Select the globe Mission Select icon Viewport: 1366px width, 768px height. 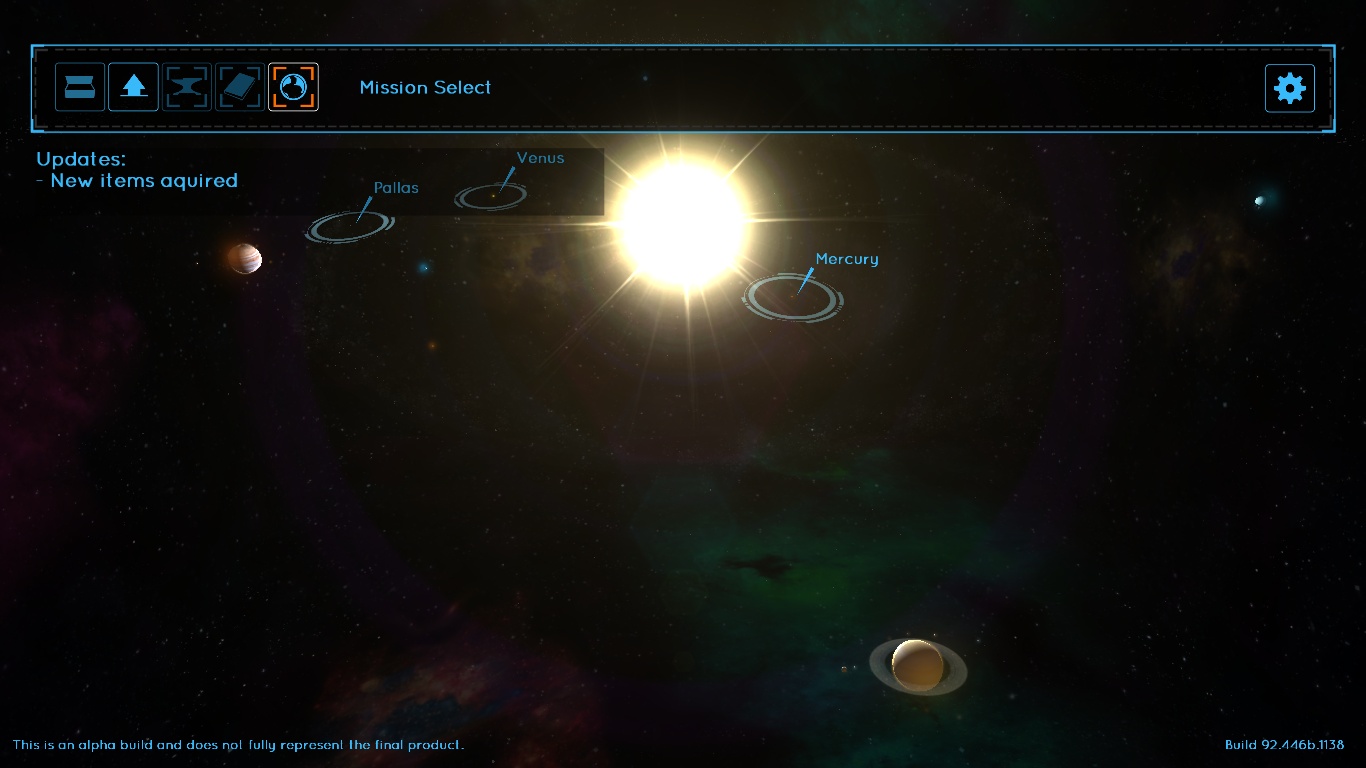point(293,88)
